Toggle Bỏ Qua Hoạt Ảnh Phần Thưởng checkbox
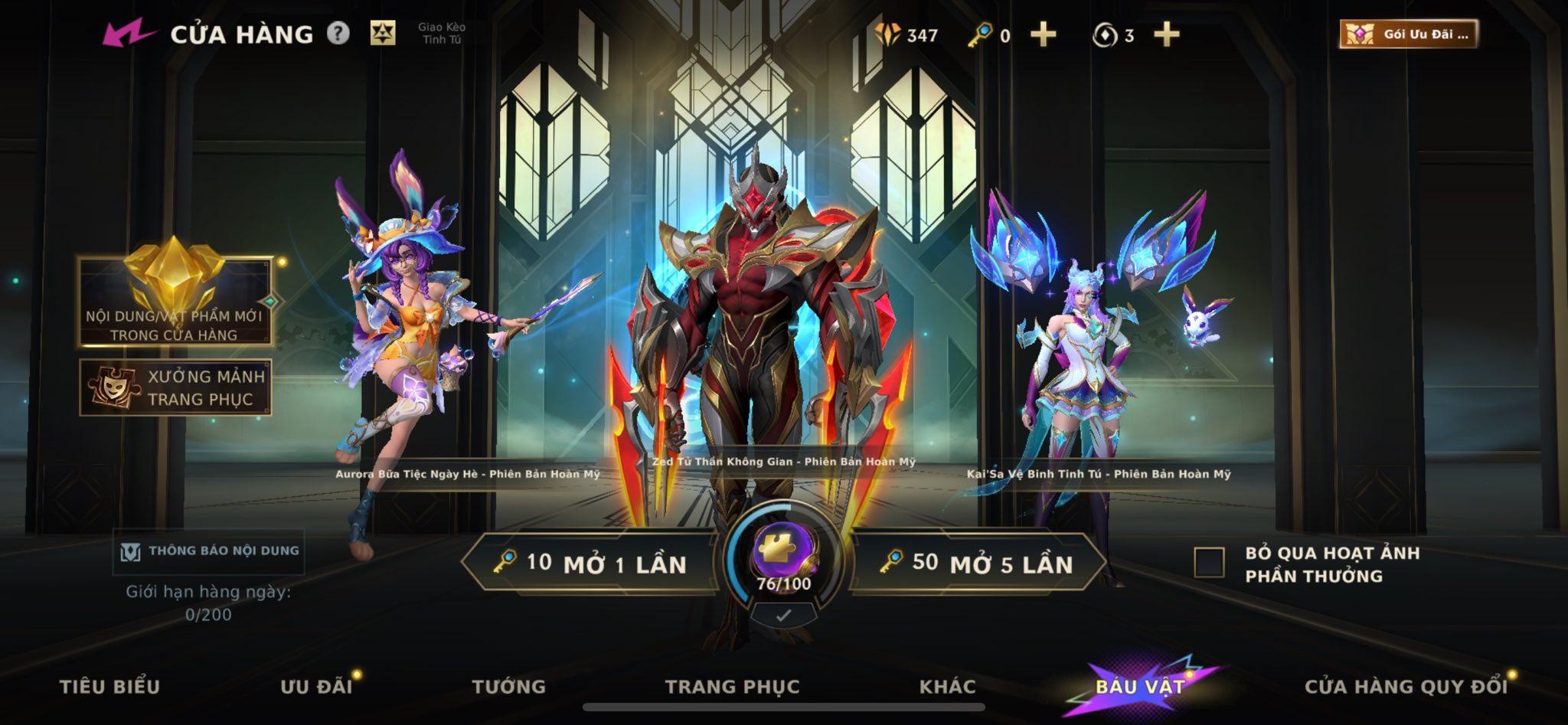 click(x=1209, y=563)
